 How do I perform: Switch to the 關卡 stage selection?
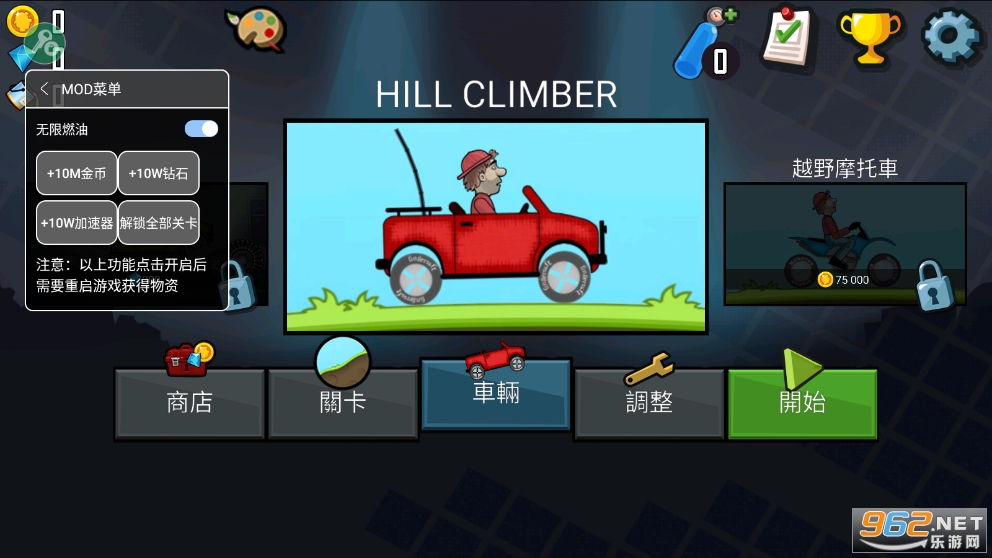tap(343, 403)
